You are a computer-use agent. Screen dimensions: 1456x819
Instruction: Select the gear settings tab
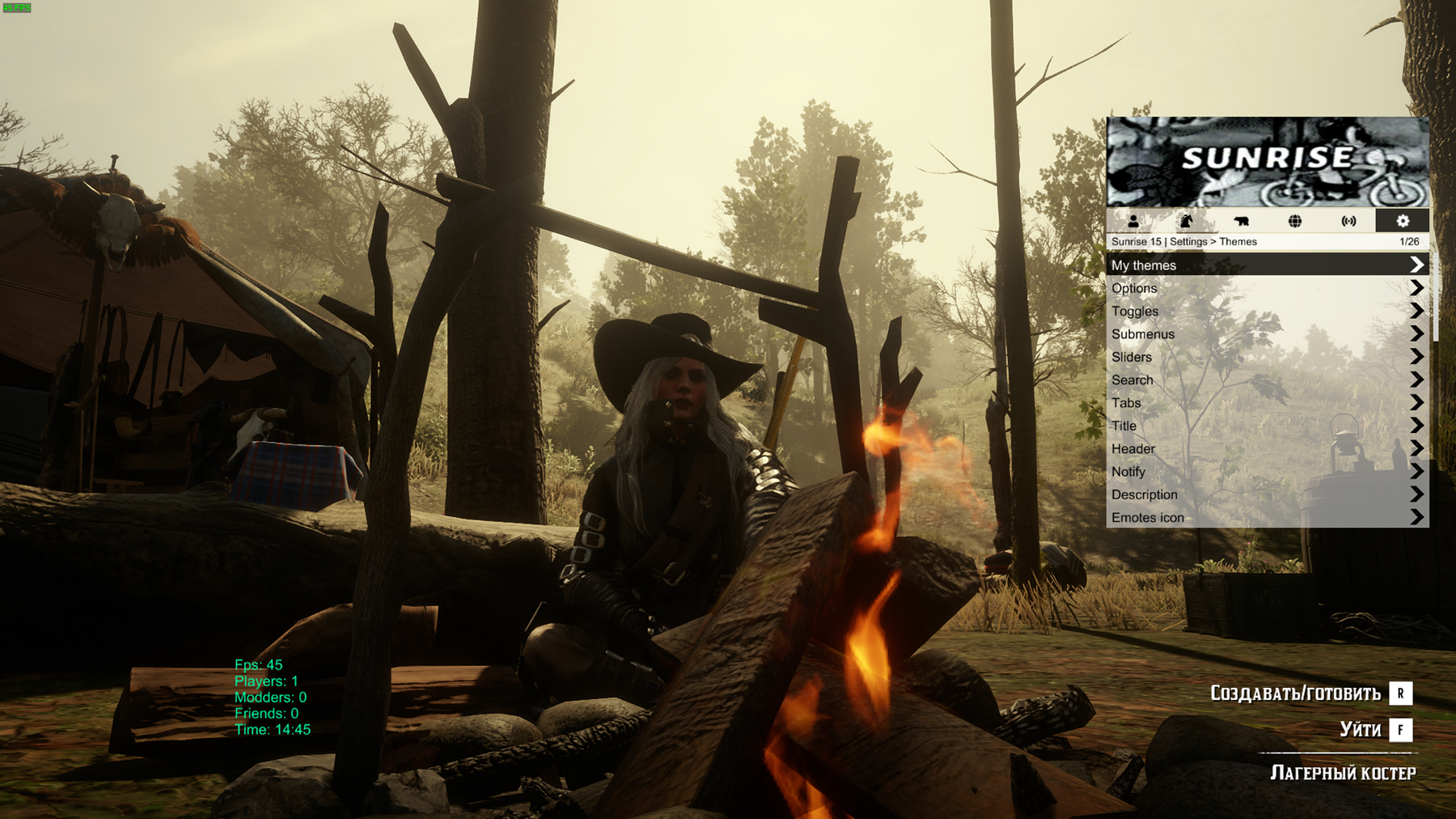[x=1403, y=221]
